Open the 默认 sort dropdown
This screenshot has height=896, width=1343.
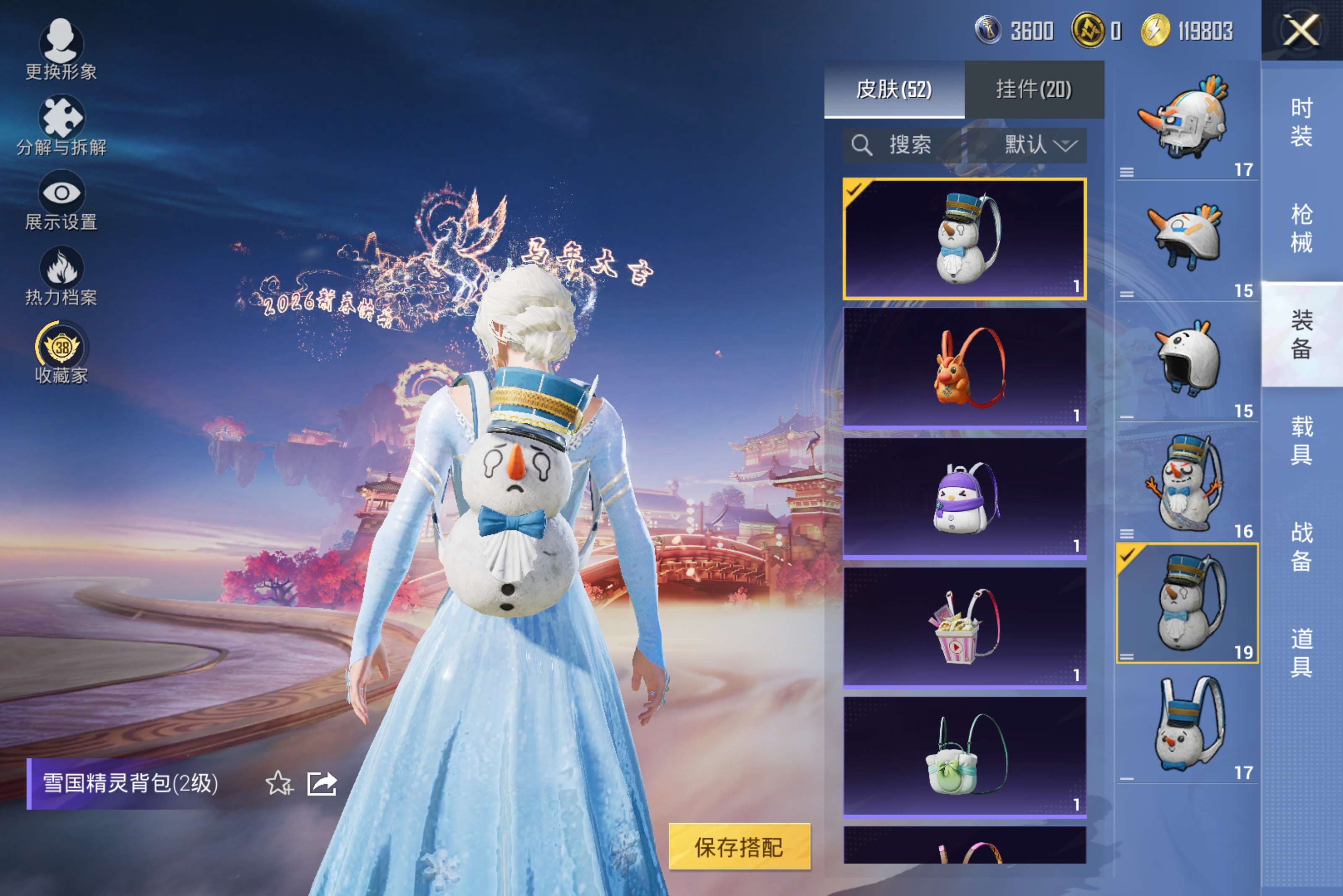click(x=1040, y=145)
